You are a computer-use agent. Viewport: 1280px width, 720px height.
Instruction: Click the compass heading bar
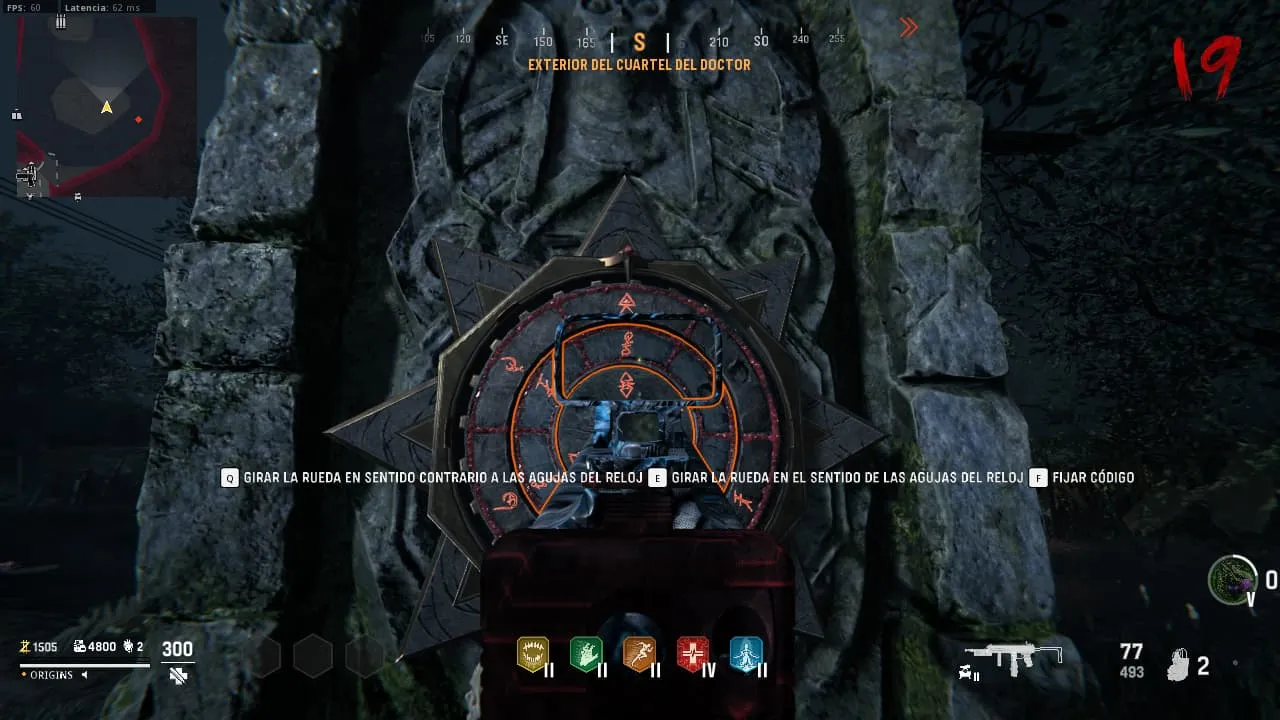pyautogui.click(x=639, y=41)
